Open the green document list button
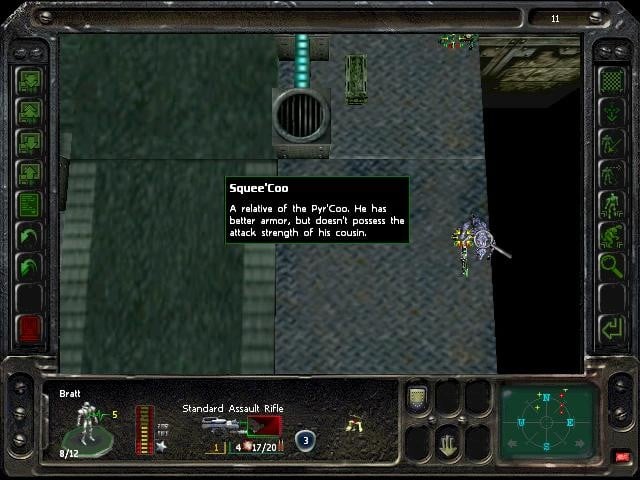The width and height of the screenshot is (640, 480). 29,205
